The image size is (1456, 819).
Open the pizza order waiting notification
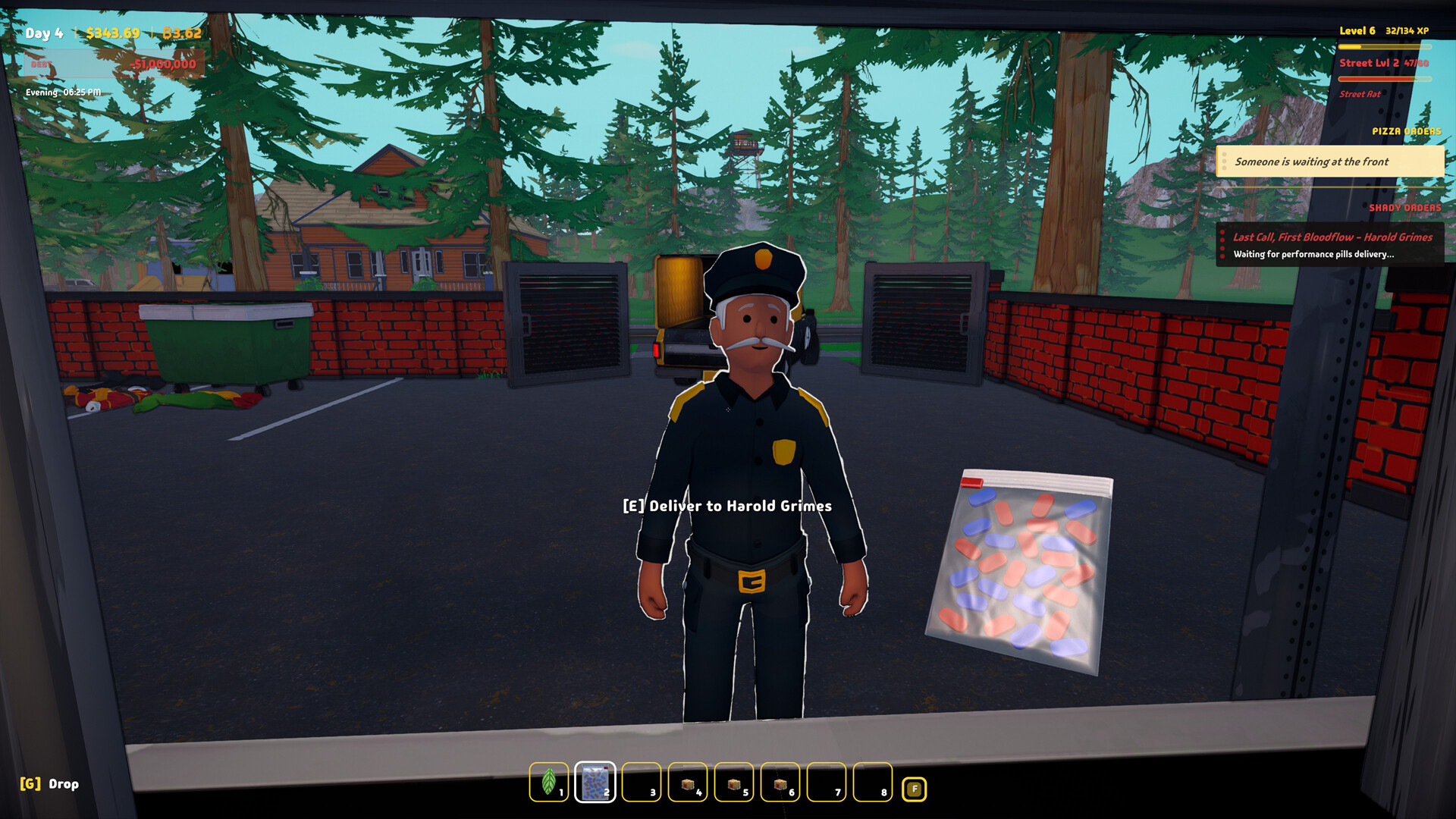coord(1329,162)
